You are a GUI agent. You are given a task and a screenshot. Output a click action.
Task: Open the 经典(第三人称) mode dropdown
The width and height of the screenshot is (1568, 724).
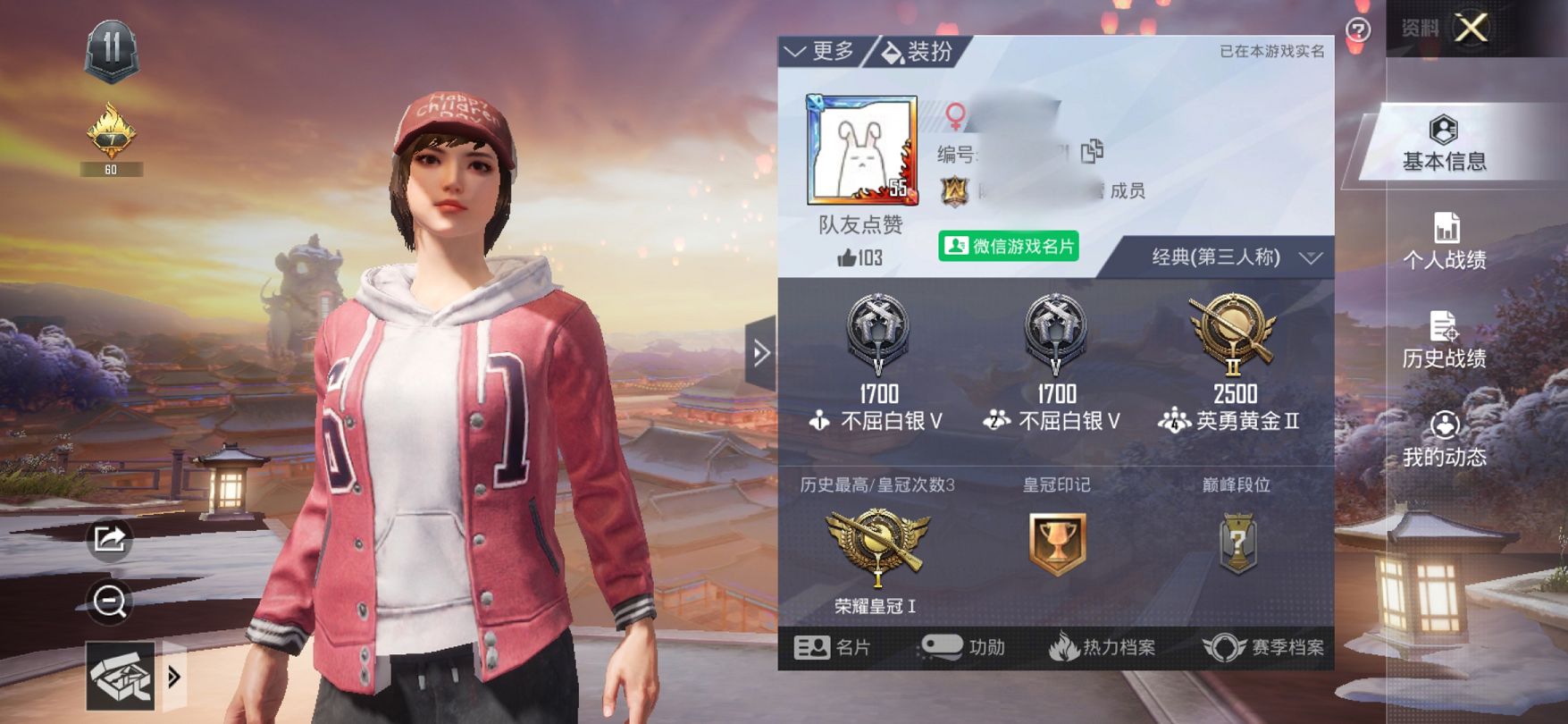(x=1234, y=258)
